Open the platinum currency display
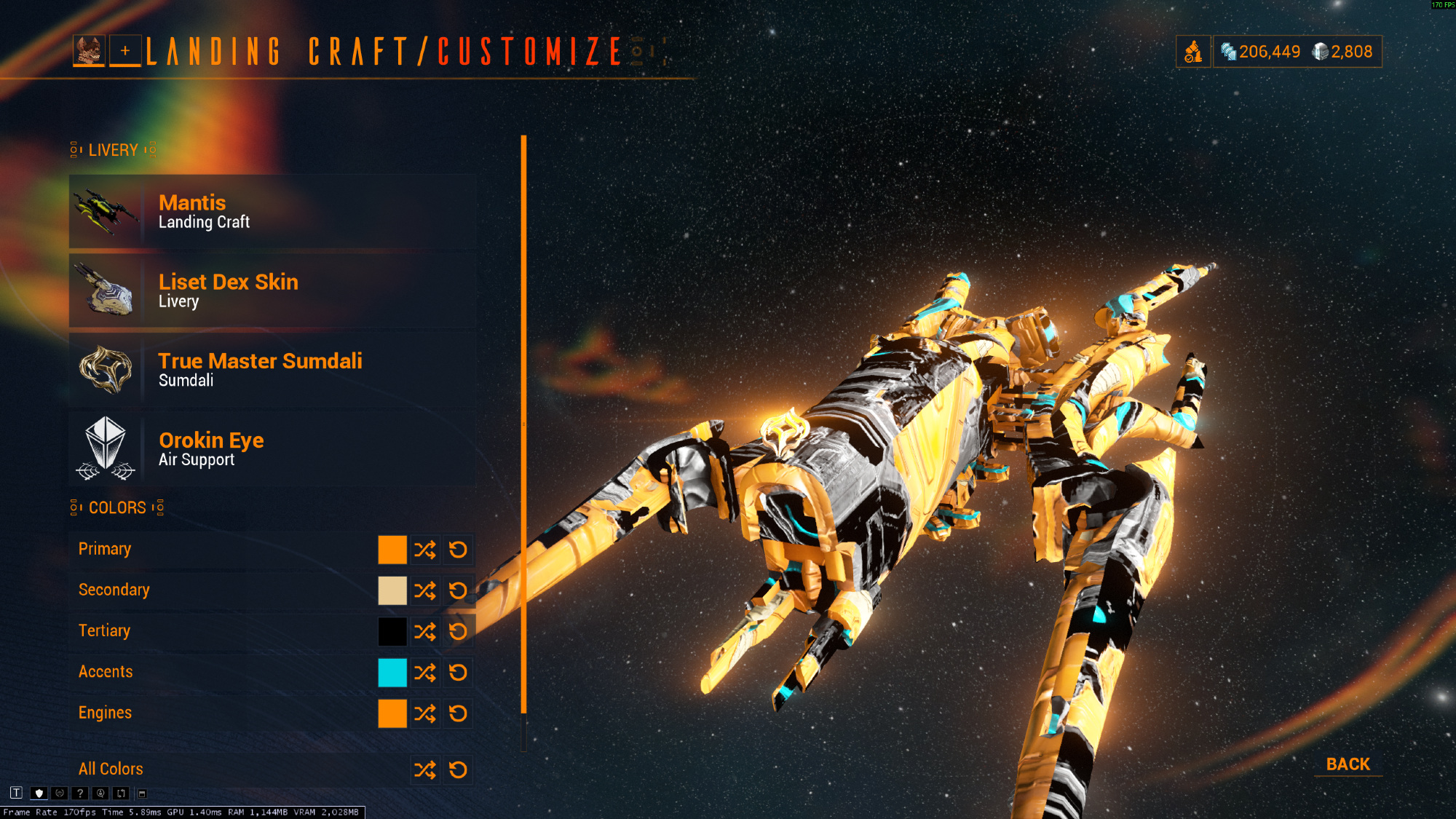Viewport: 1456px width, 819px height. tap(1342, 52)
